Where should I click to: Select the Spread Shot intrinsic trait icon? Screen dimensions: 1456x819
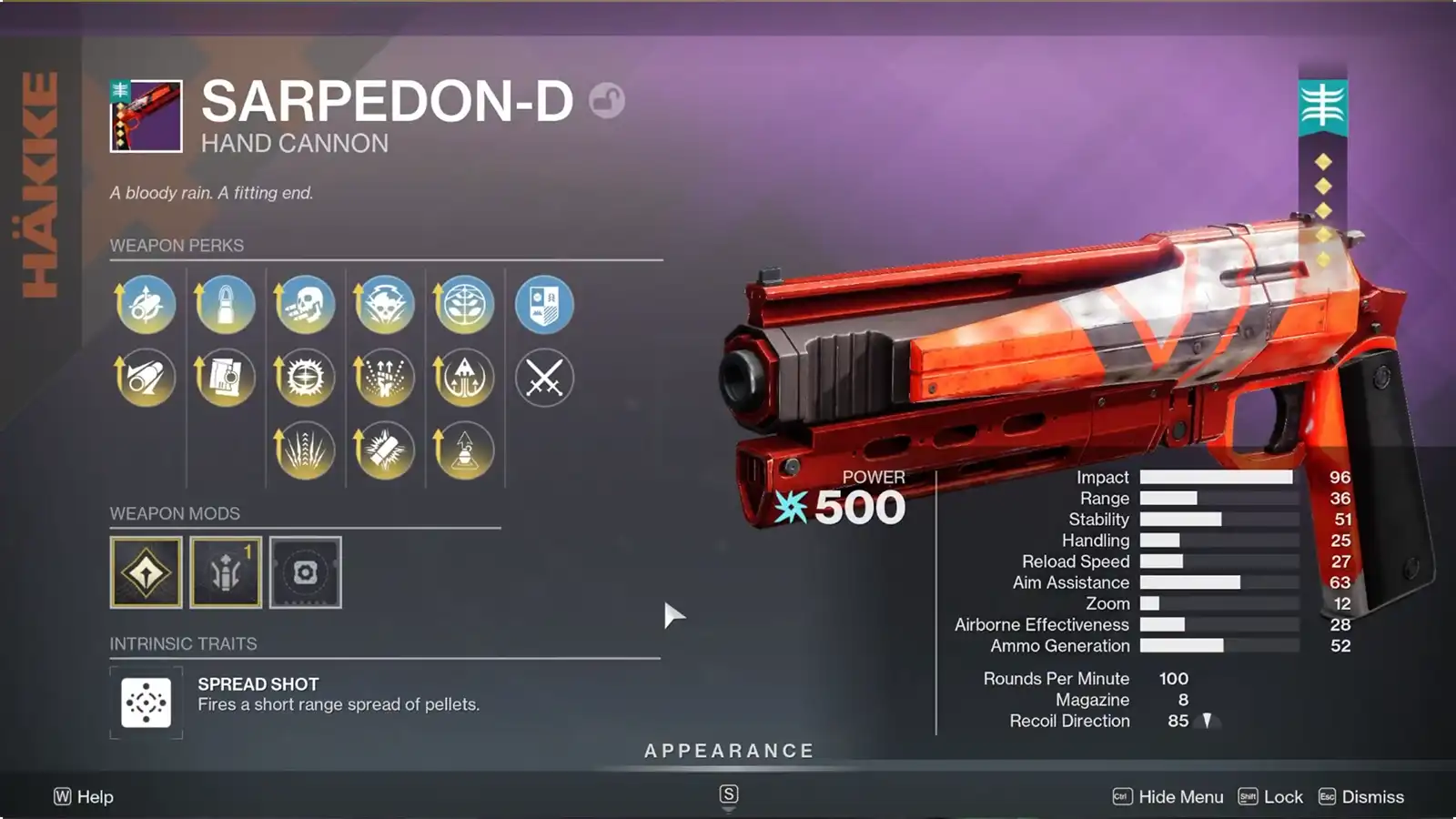(x=146, y=703)
